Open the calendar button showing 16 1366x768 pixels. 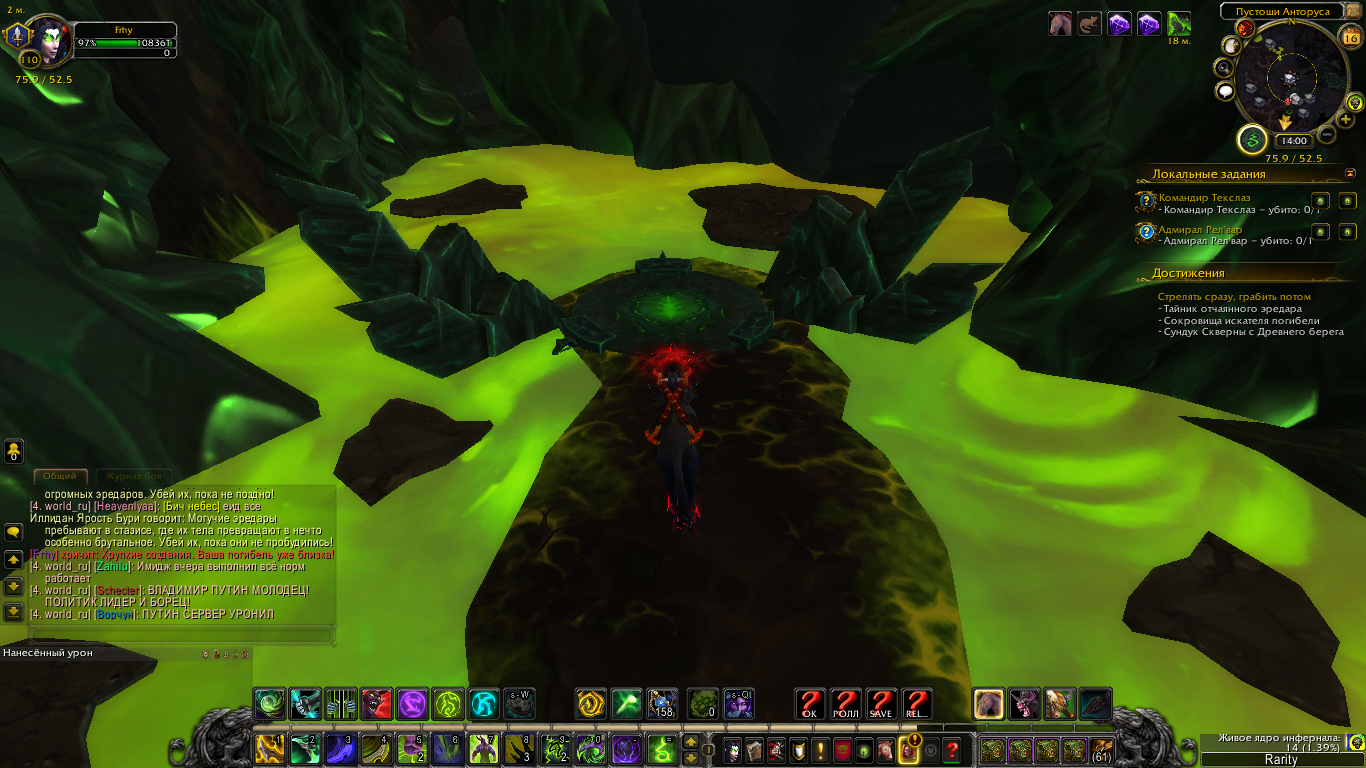[1350, 39]
